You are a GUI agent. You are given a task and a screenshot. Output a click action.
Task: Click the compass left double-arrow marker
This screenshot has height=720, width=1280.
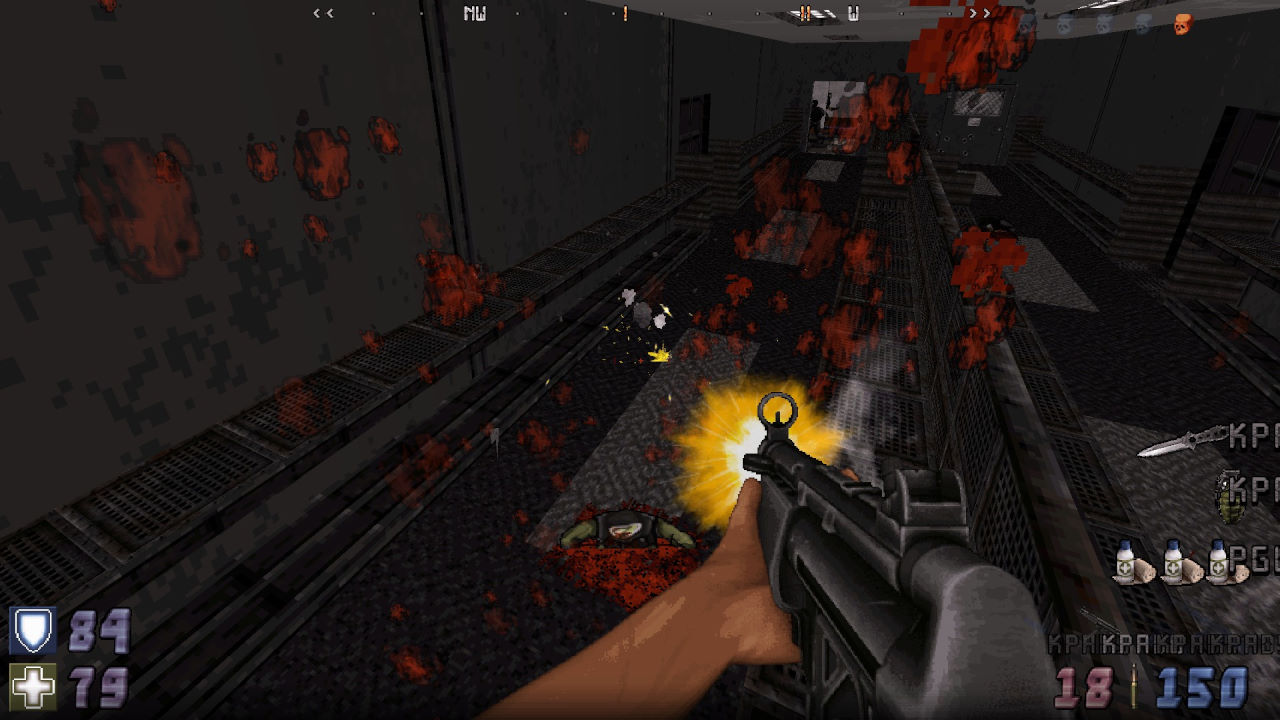(x=323, y=13)
